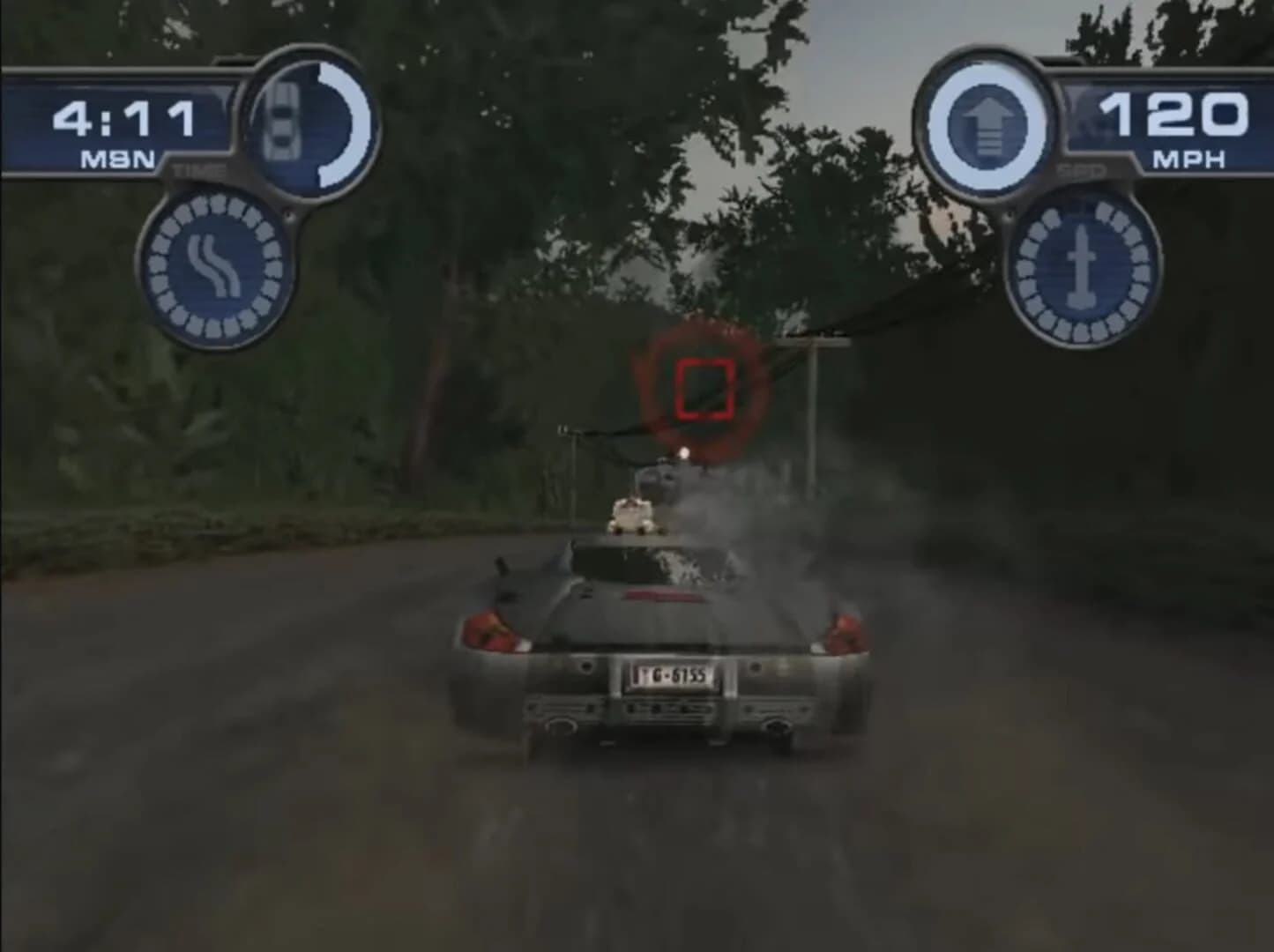Select the missile weapon gauge icon
The width and height of the screenshot is (1274, 952).
[1082, 267]
